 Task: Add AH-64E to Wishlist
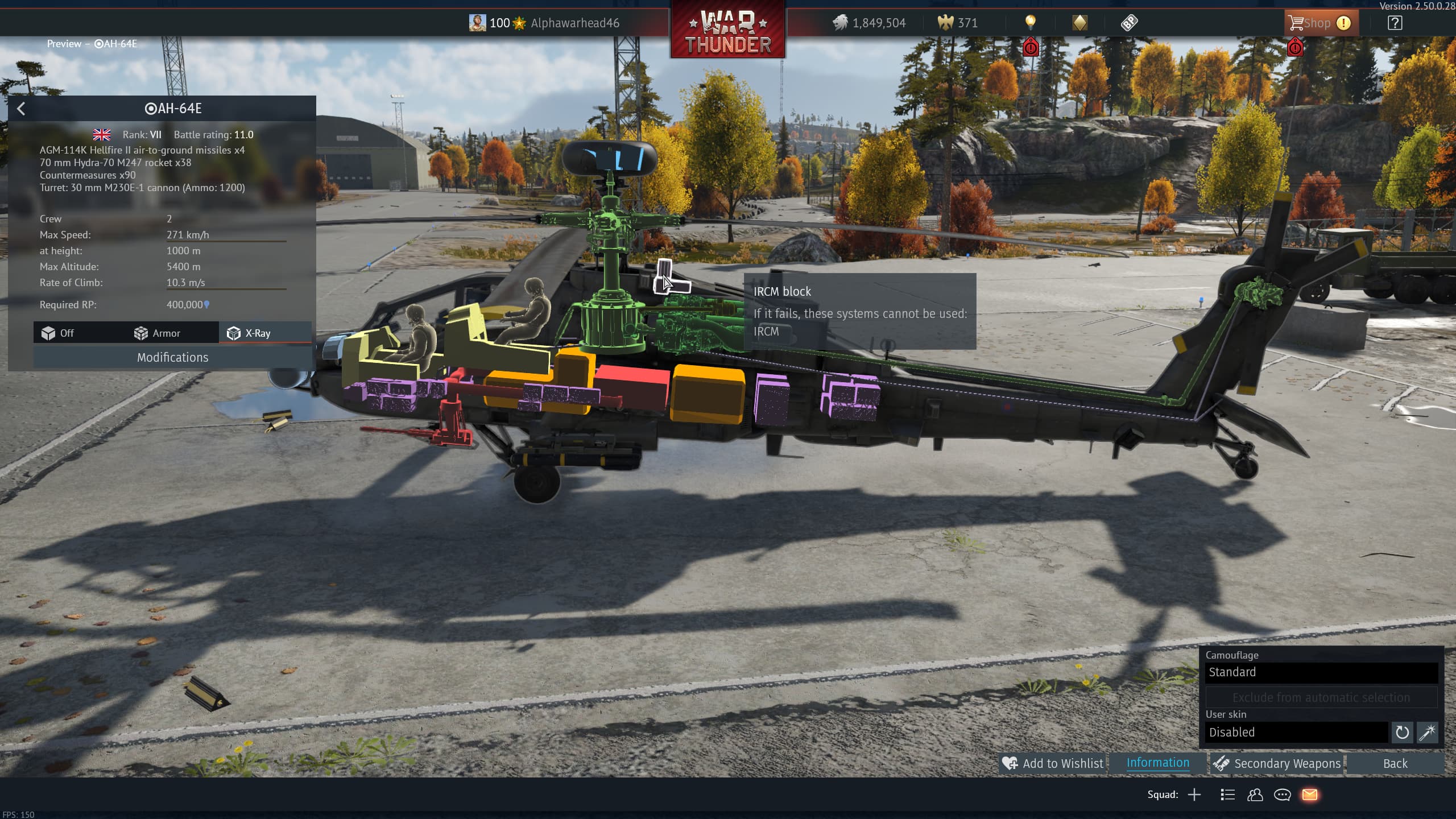(x=1053, y=763)
